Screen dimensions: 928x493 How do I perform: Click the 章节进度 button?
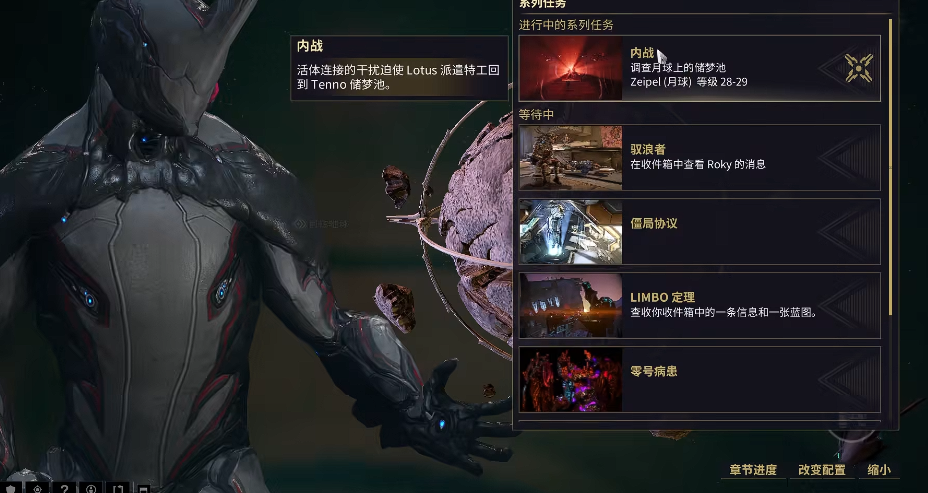point(753,470)
